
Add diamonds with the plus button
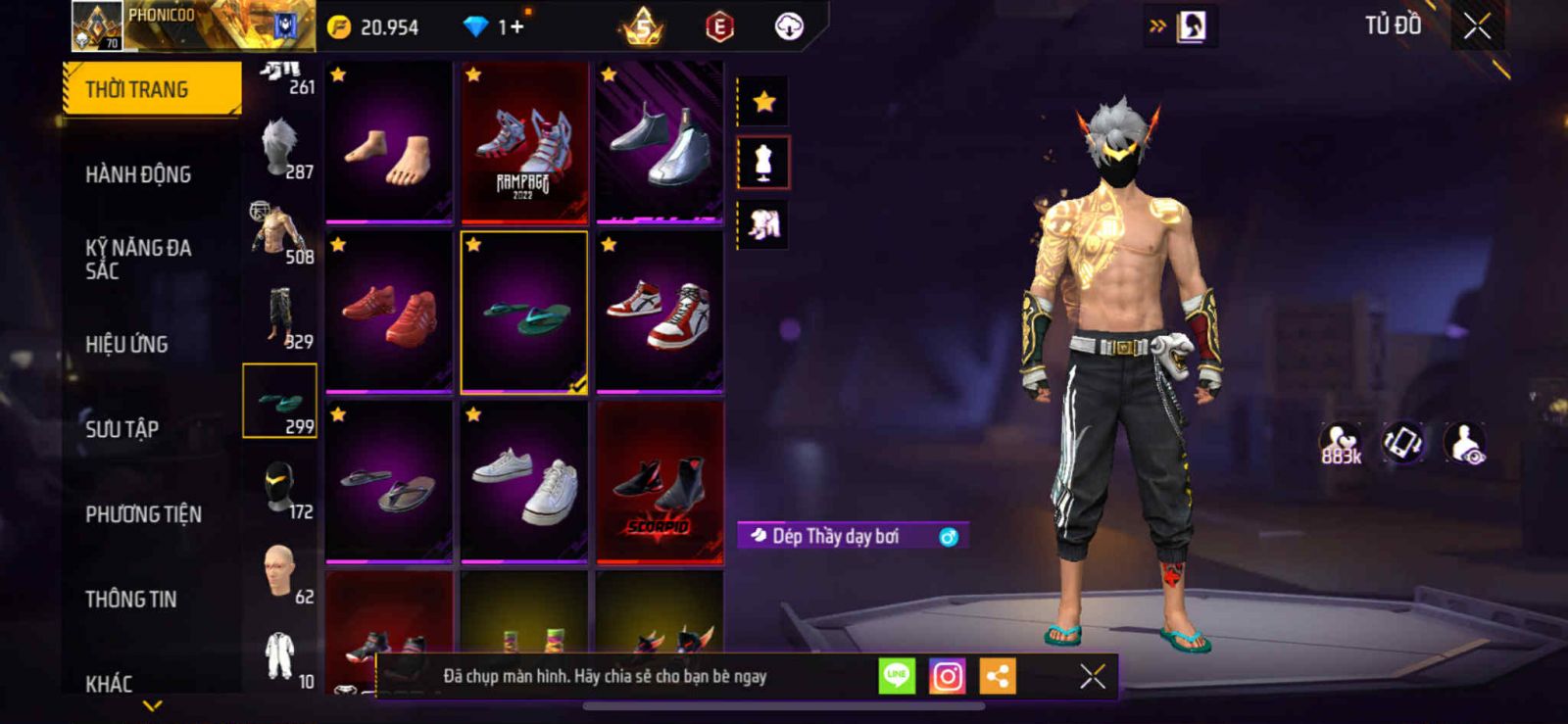[516, 26]
